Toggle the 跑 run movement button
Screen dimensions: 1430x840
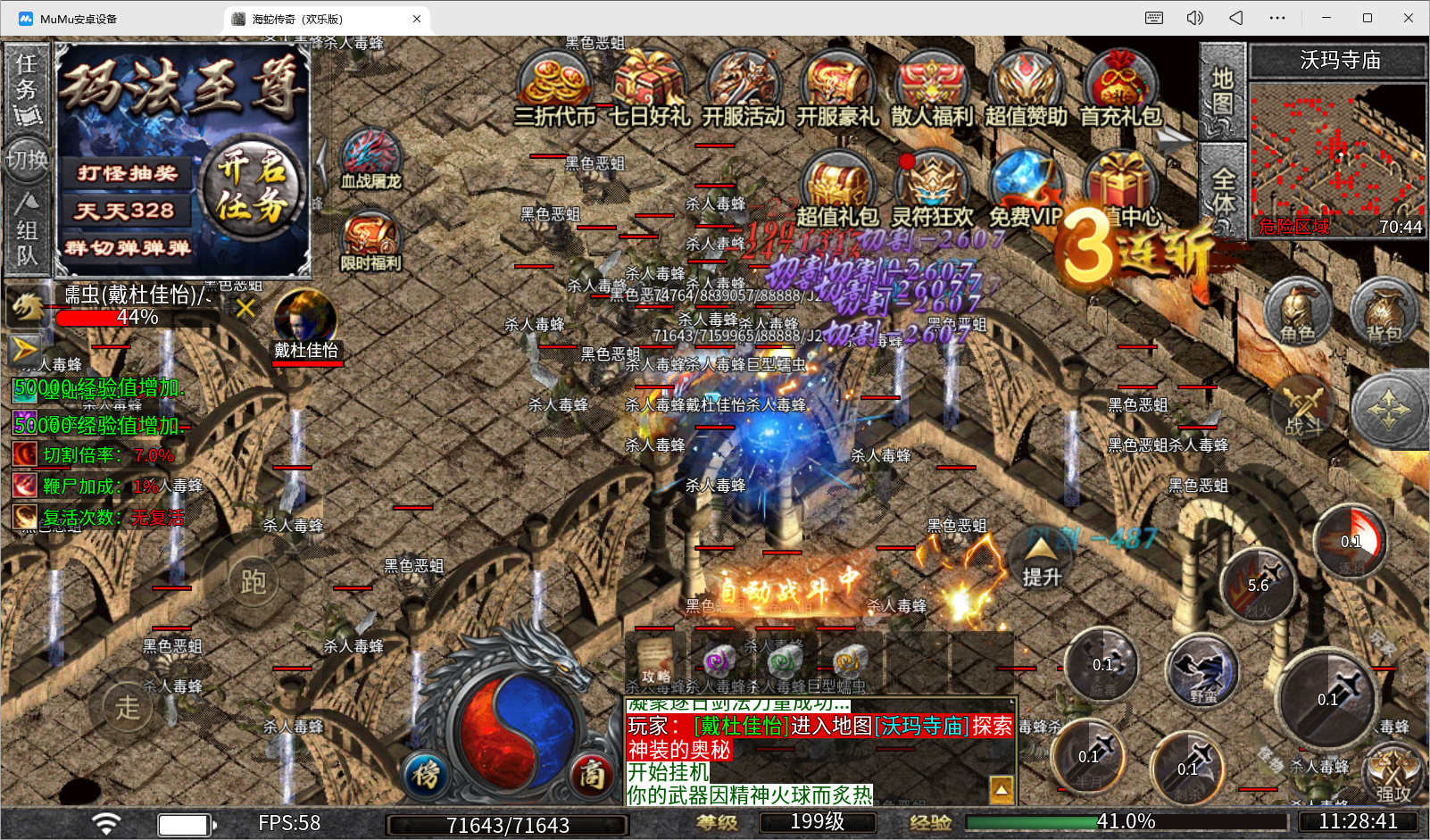[253, 582]
